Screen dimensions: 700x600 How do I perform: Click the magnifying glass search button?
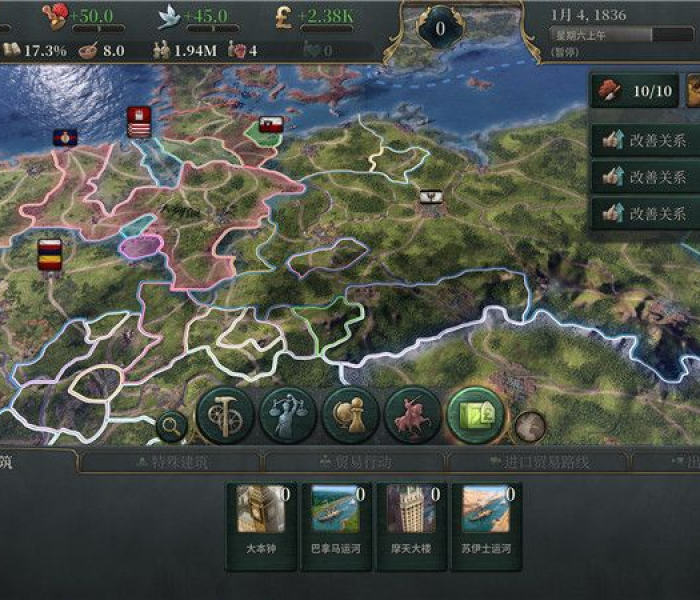172,427
